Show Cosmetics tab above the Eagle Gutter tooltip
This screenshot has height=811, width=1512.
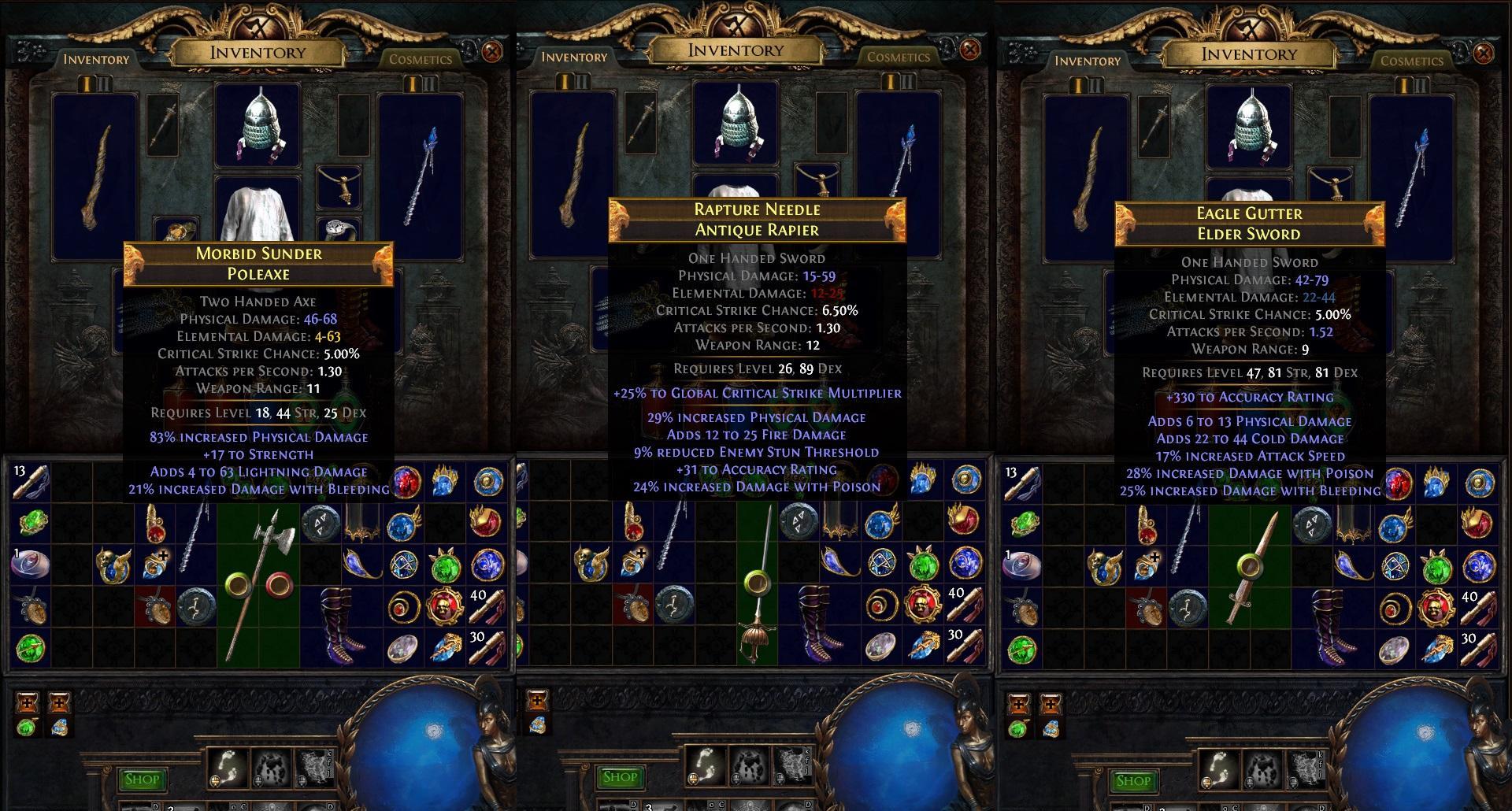1412,61
